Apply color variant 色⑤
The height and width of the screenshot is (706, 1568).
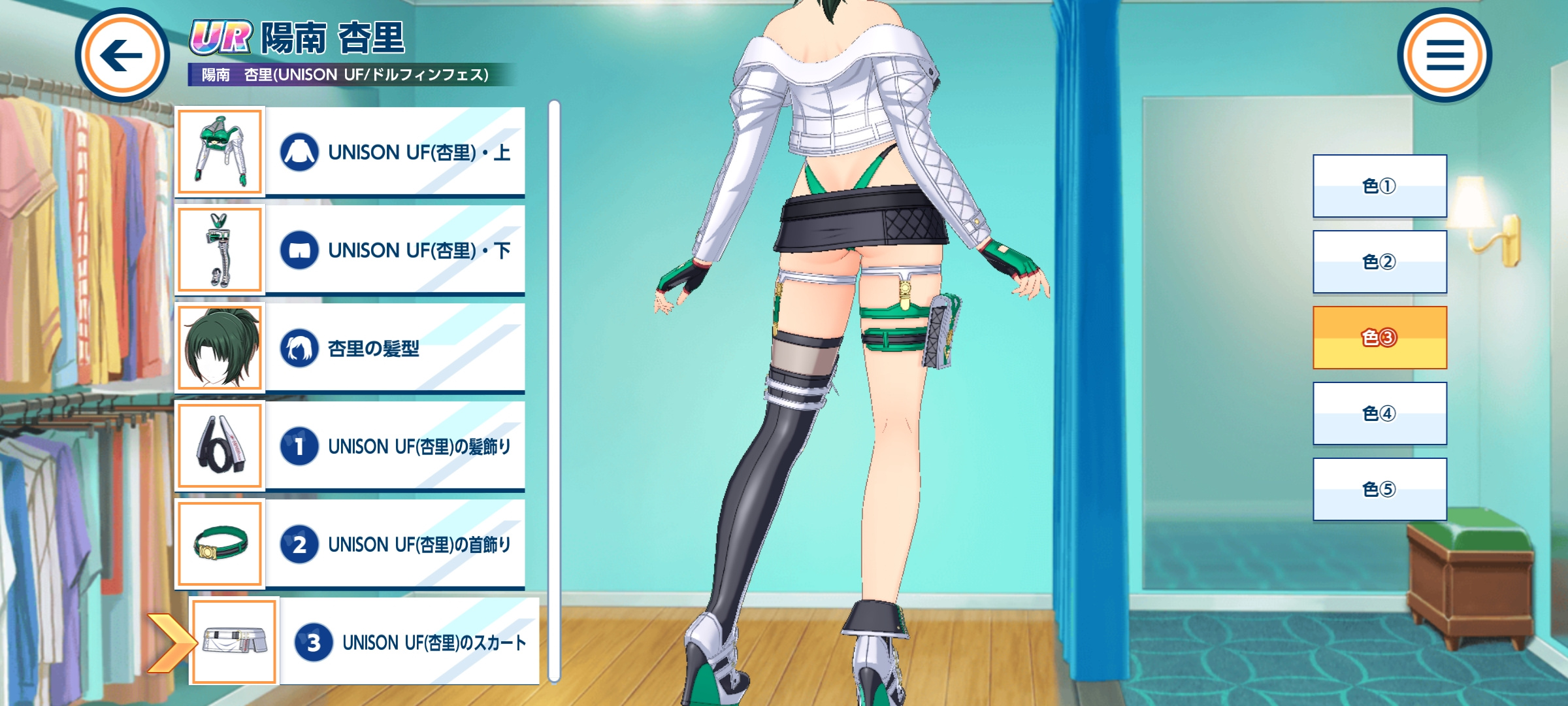1379,490
